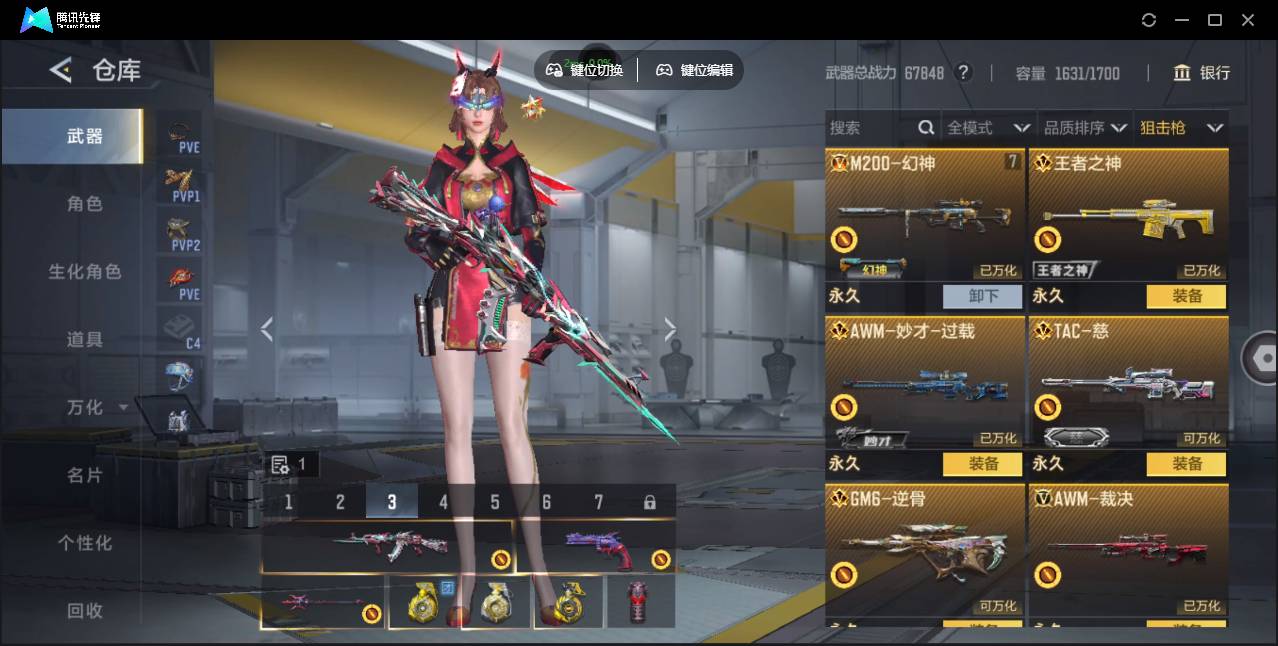
Task: Open the 品质排序 sort dropdown
Action: pos(1085,128)
